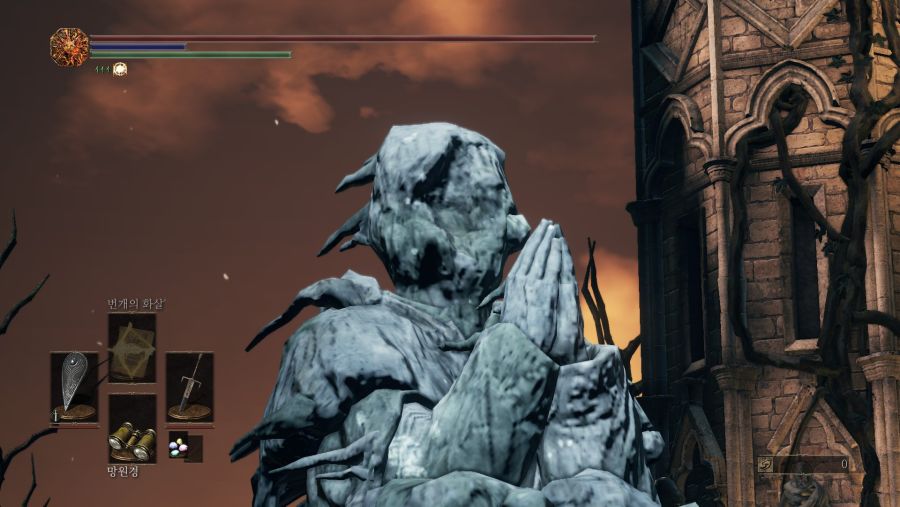This screenshot has height=507, width=900.
Task: Click the fiery character emblem by the bars
Action: click(69, 47)
